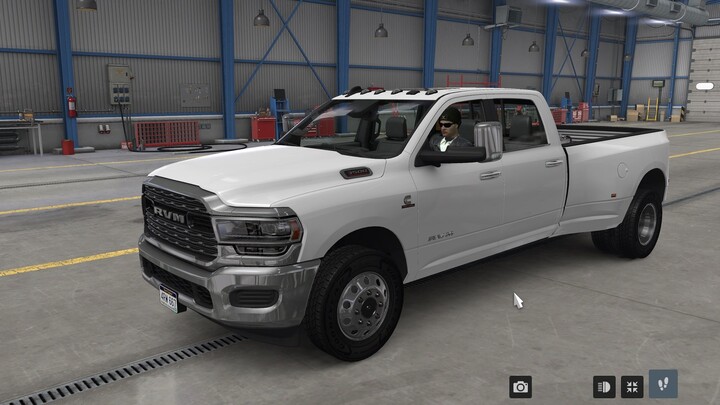This screenshot has height=405, width=720.
Task: Open the camera photo mode button
Action: point(520,387)
